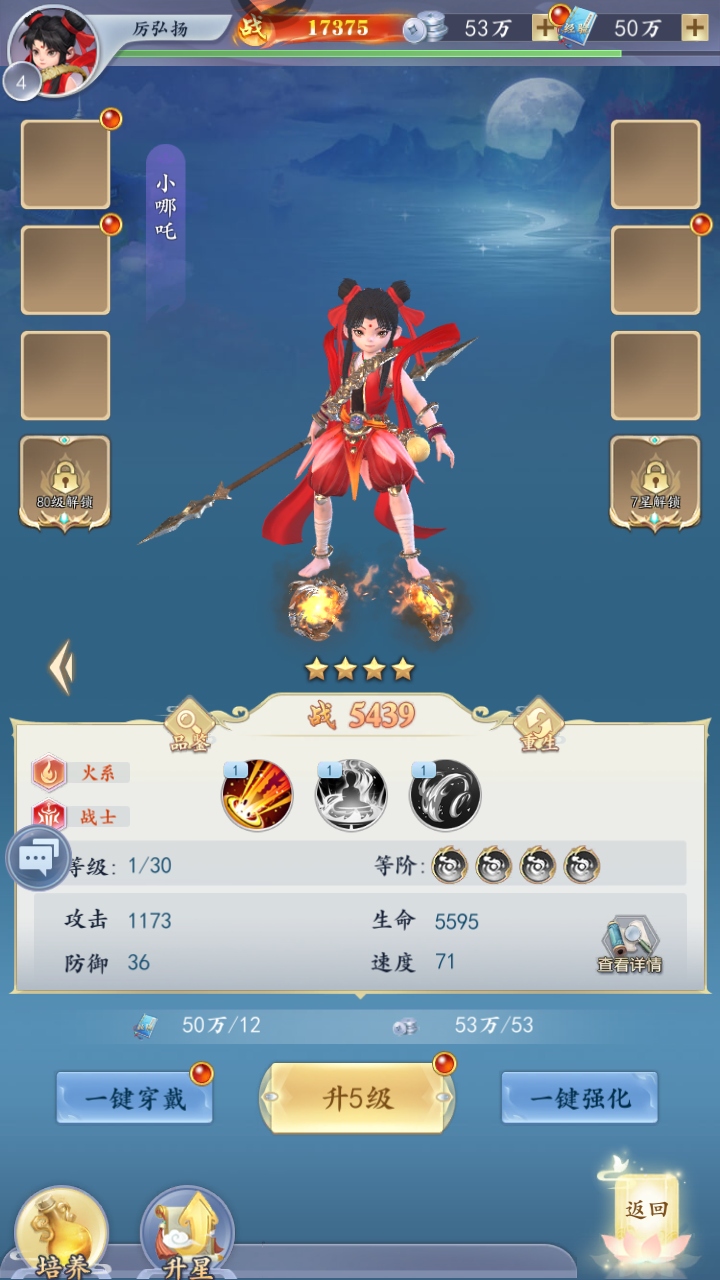Select the fiery spear-burst skill icon
720x1280 pixels.
[257, 796]
